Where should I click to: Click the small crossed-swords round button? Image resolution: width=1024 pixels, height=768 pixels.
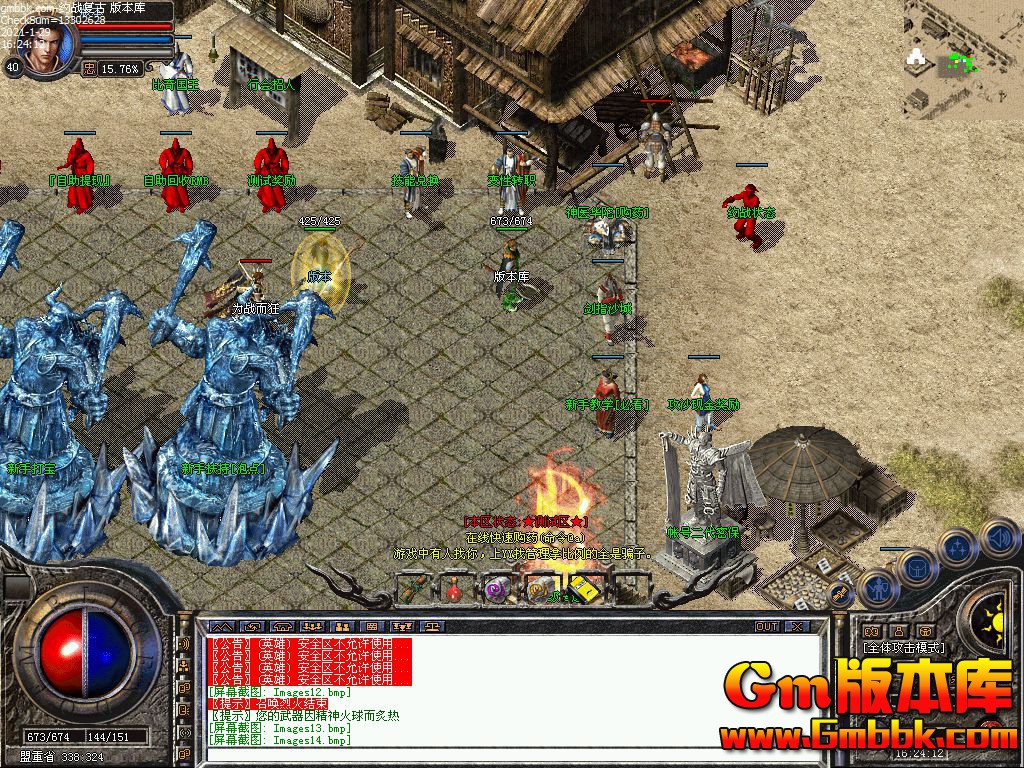[841, 596]
